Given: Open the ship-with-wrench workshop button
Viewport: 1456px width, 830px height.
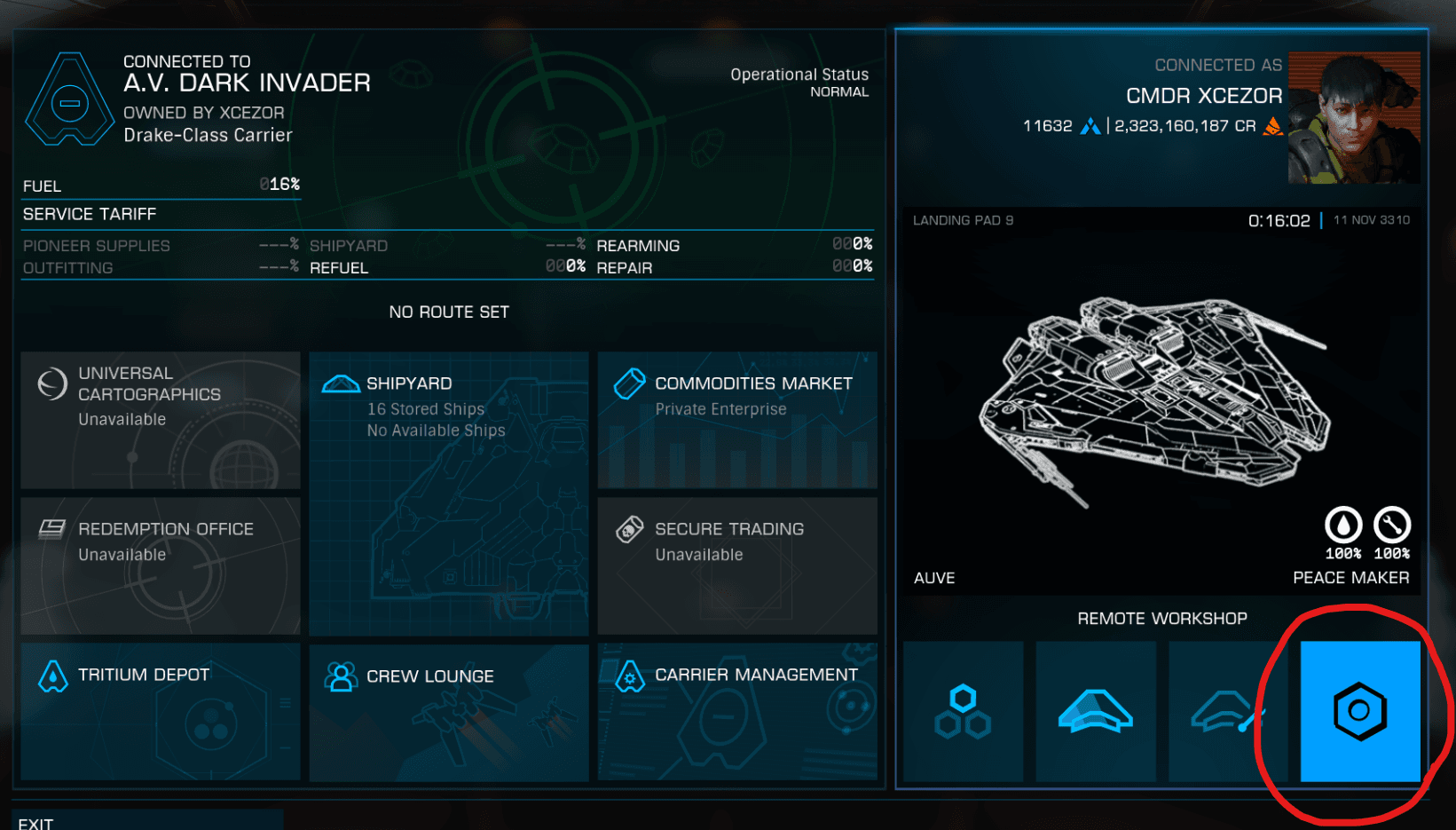Looking at the screenshot, I should coord(1228,711).
